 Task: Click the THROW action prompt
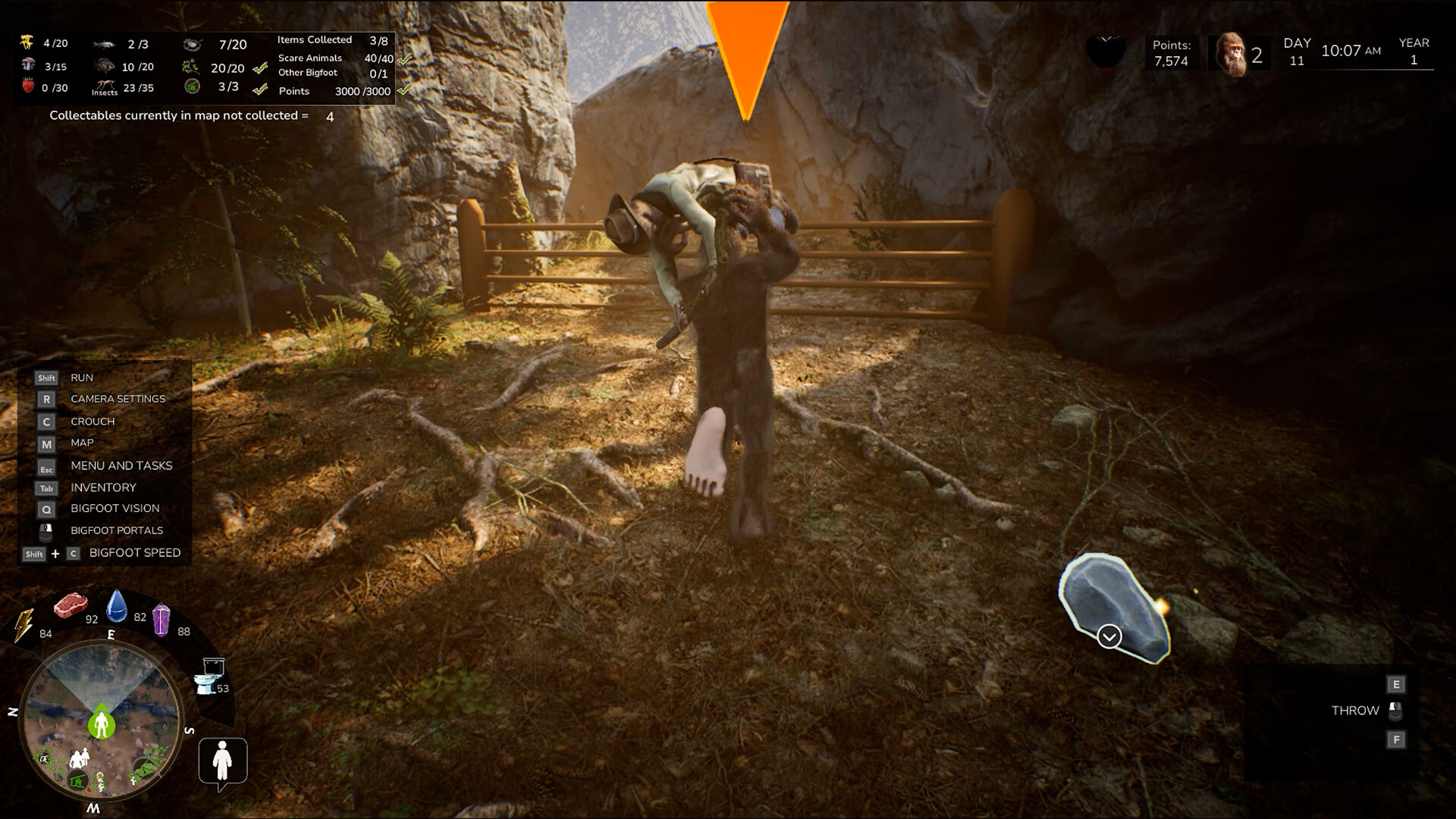[1355, 711]
